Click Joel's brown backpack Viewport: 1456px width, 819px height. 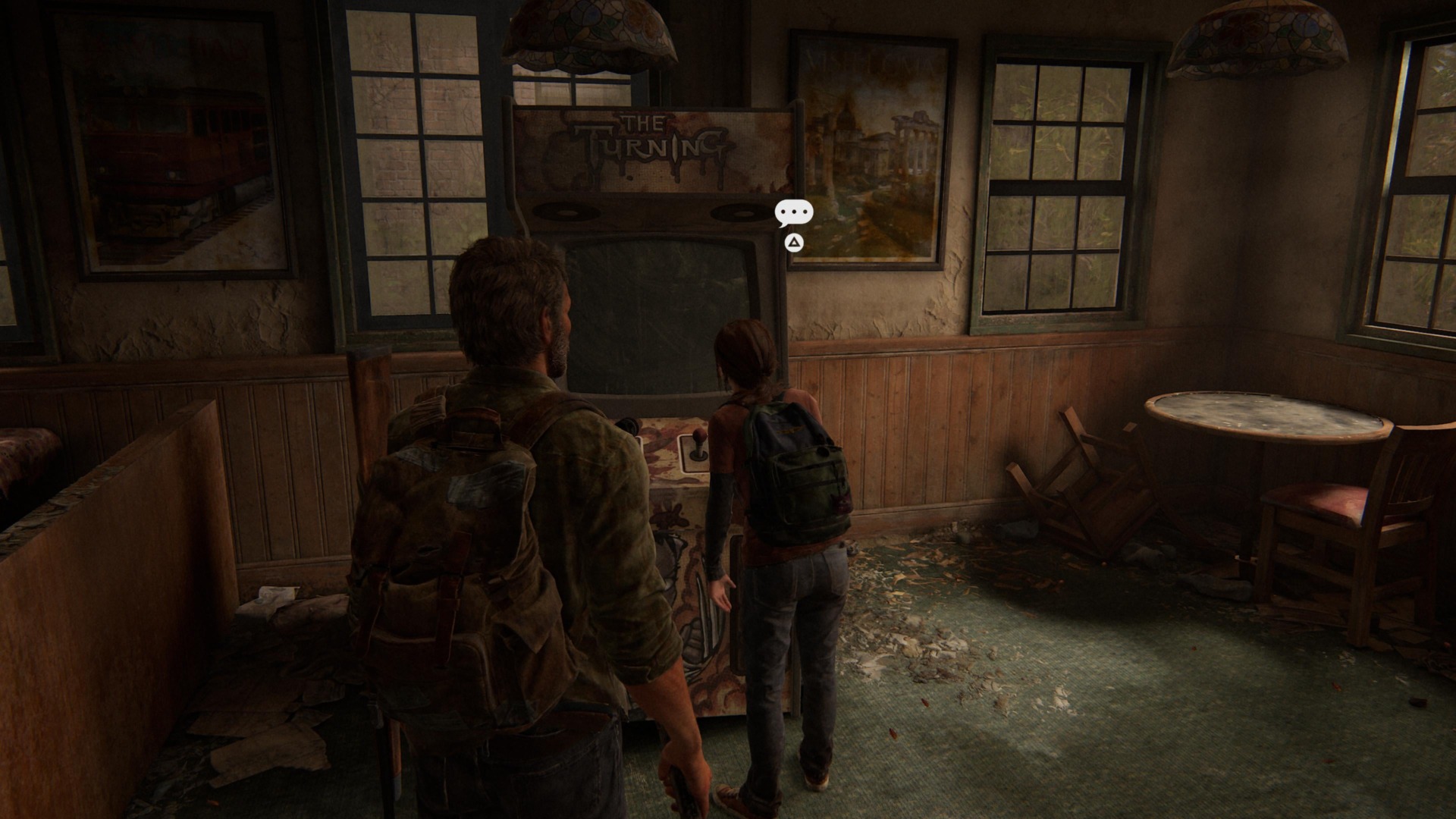[447, 546]
